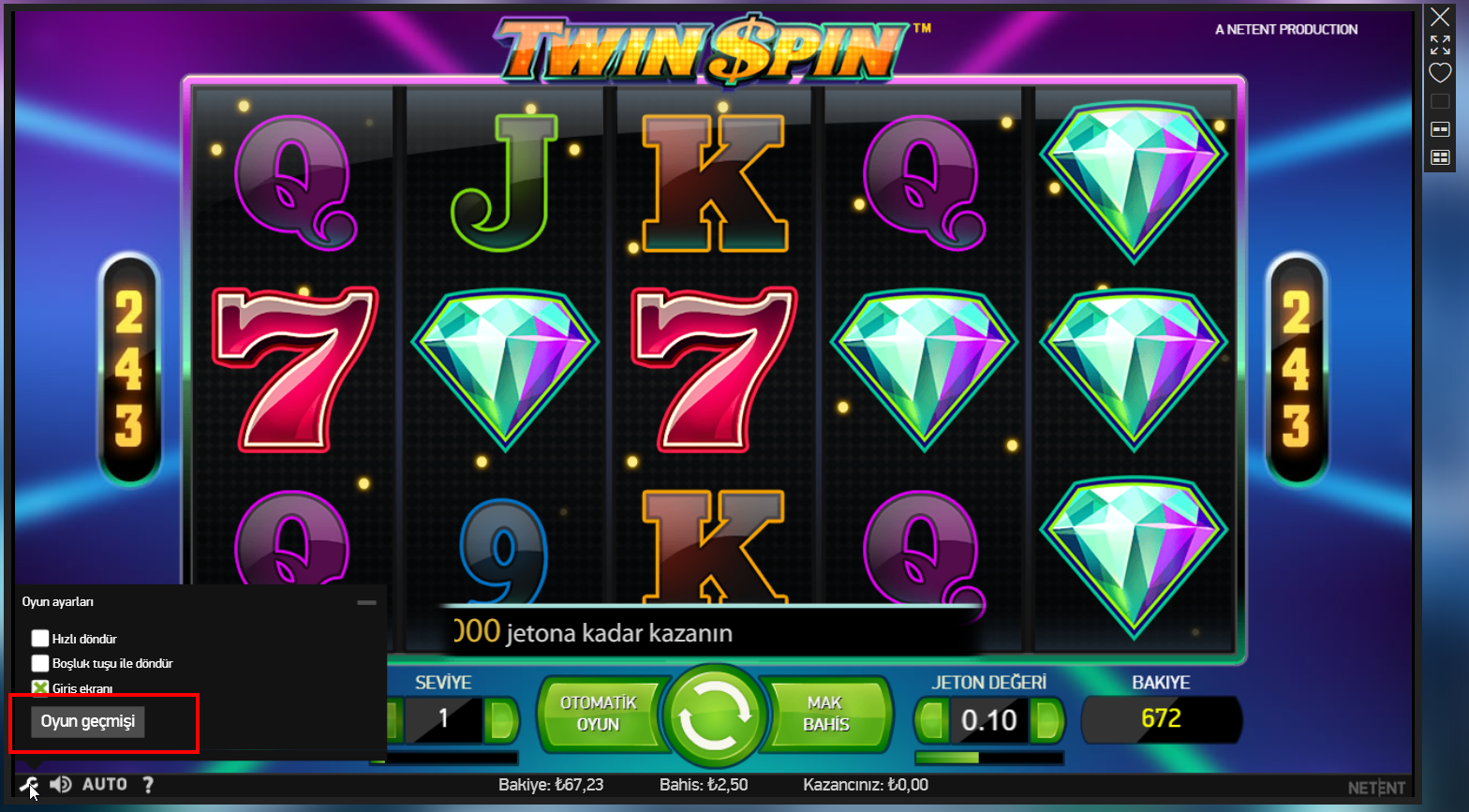This screenshot has height=812, width=1469.
Task: Click the wrench settings icon
Action: pyautogui.click(x=28, y=785)
